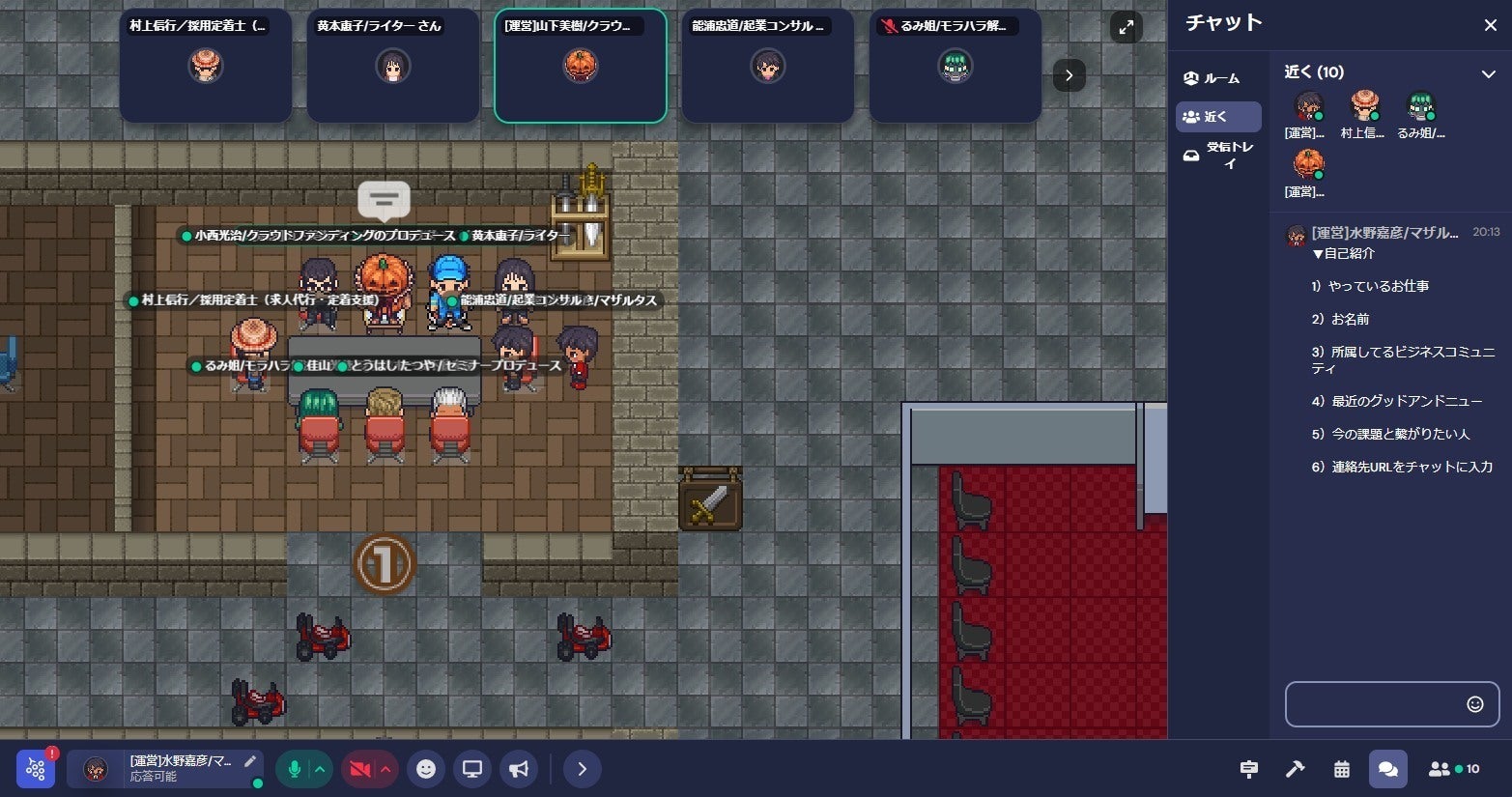
Task: Open the emoji picker in chat input
Action: tap(1474, 704)
